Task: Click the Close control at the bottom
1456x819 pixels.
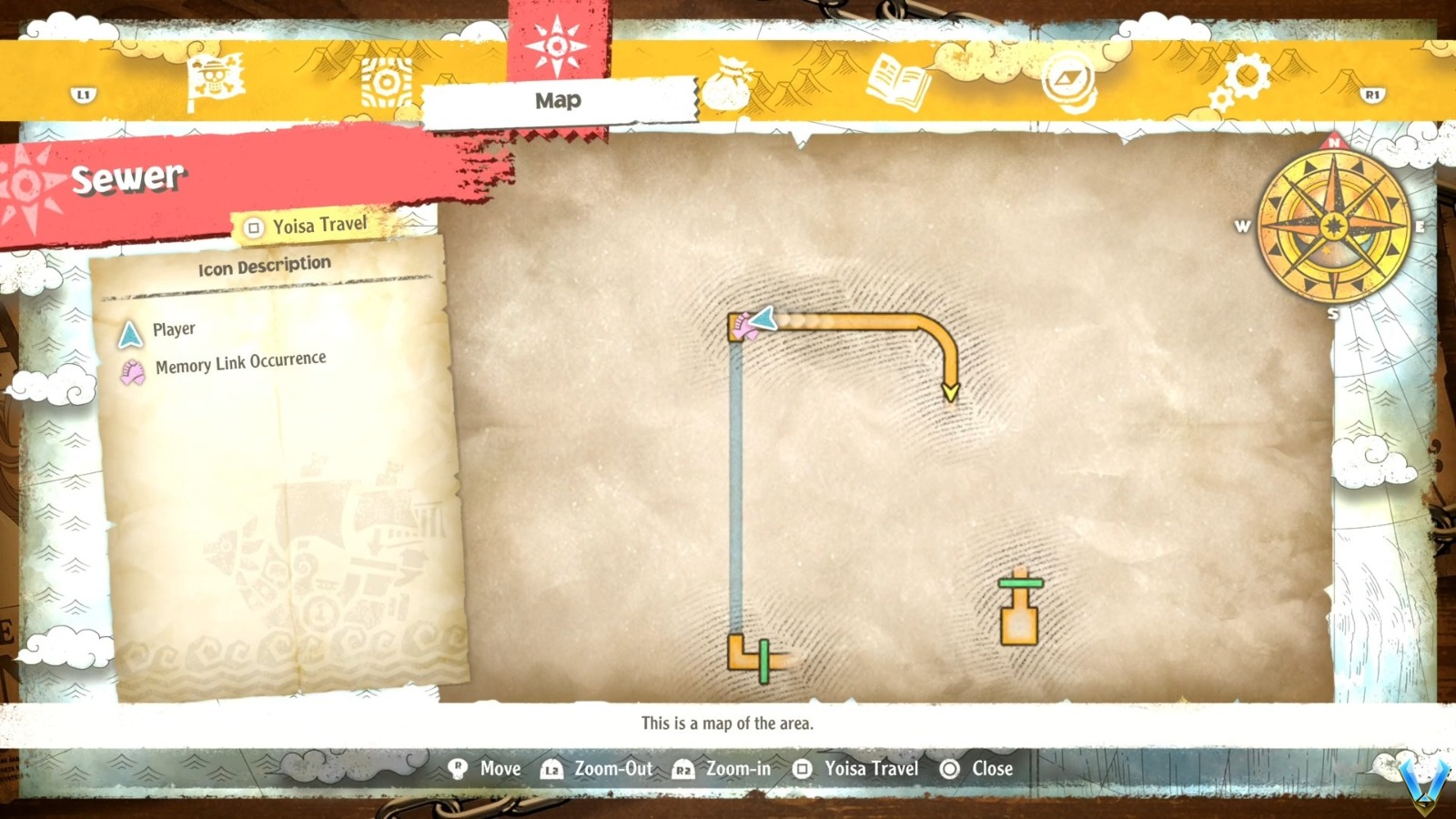Action: (x=991, y=769)
